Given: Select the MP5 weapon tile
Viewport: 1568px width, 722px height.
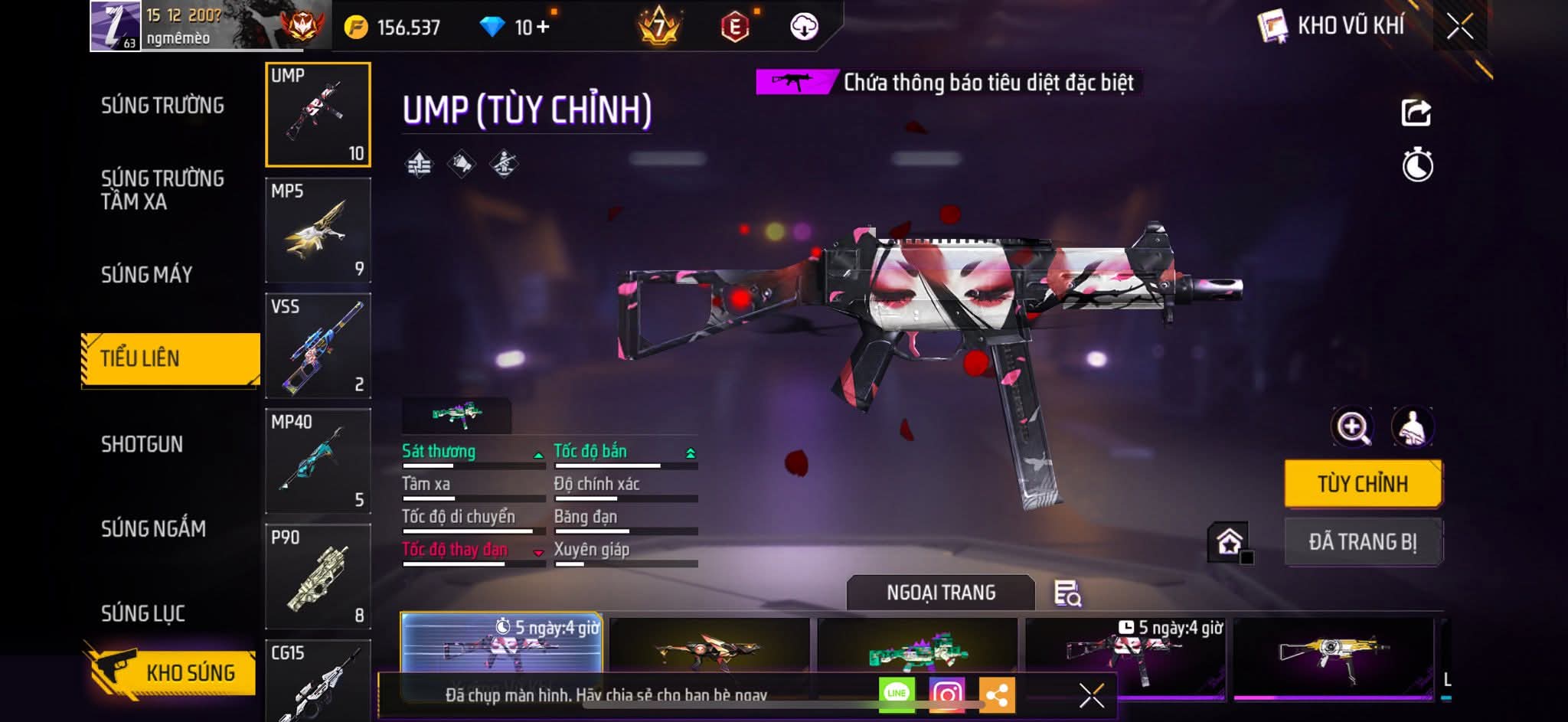Looking at the screenshot, I should point(318,230).
